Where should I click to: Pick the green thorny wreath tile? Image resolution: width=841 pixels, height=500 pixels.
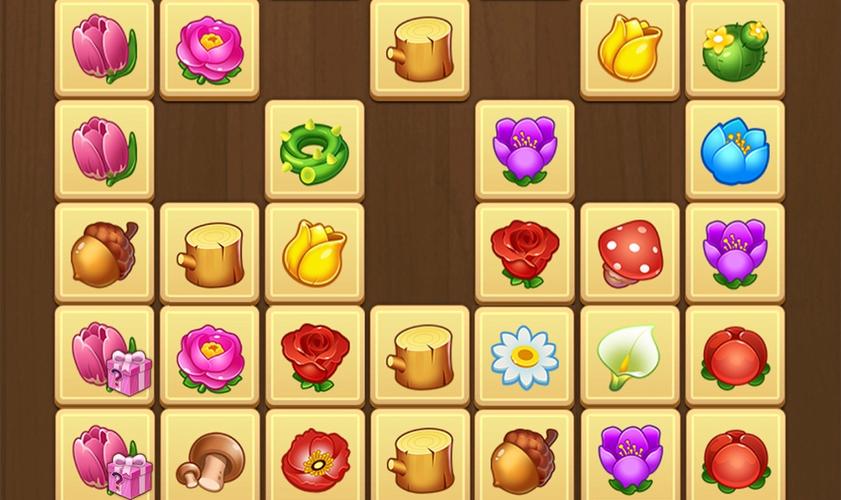click(x=314, y=151)
